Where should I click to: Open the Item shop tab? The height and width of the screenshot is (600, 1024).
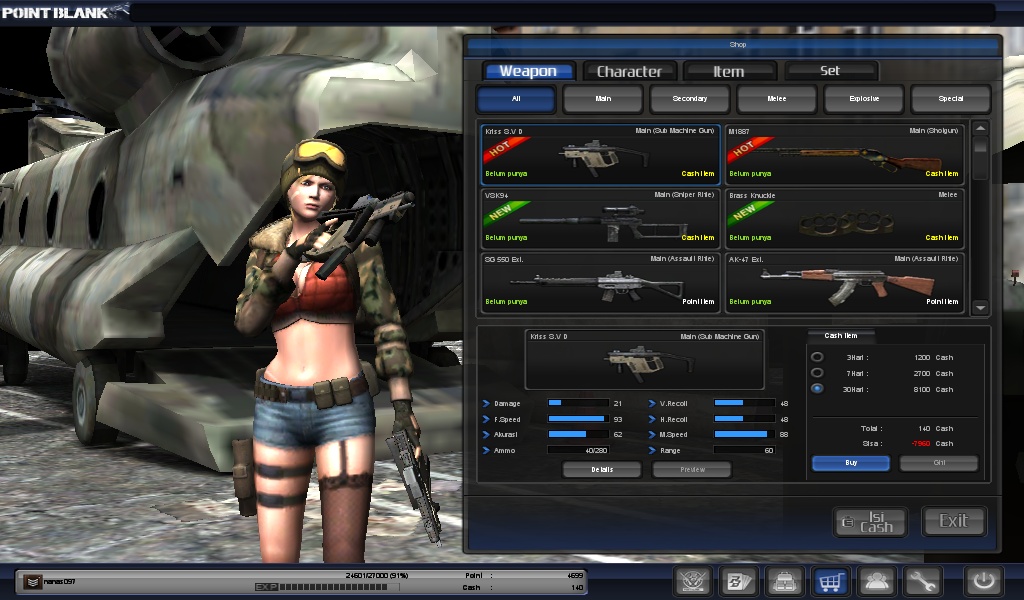tap(728, 71)
